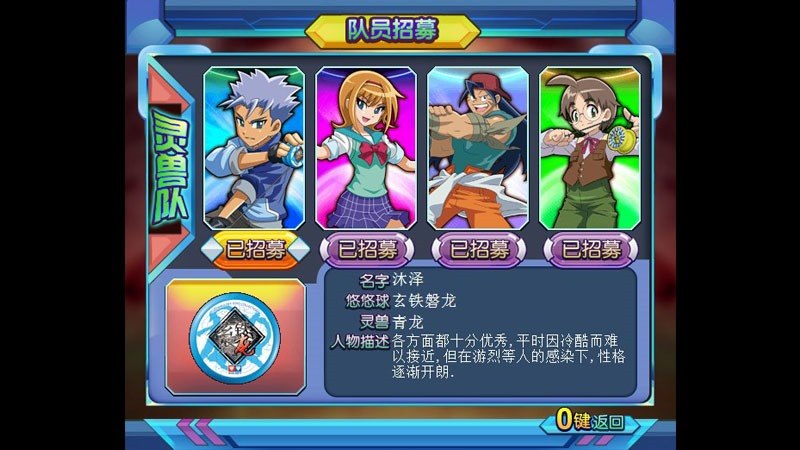
Task: Click 已招募 button under the orange-haired girl
Action: [x=366, y=249]
